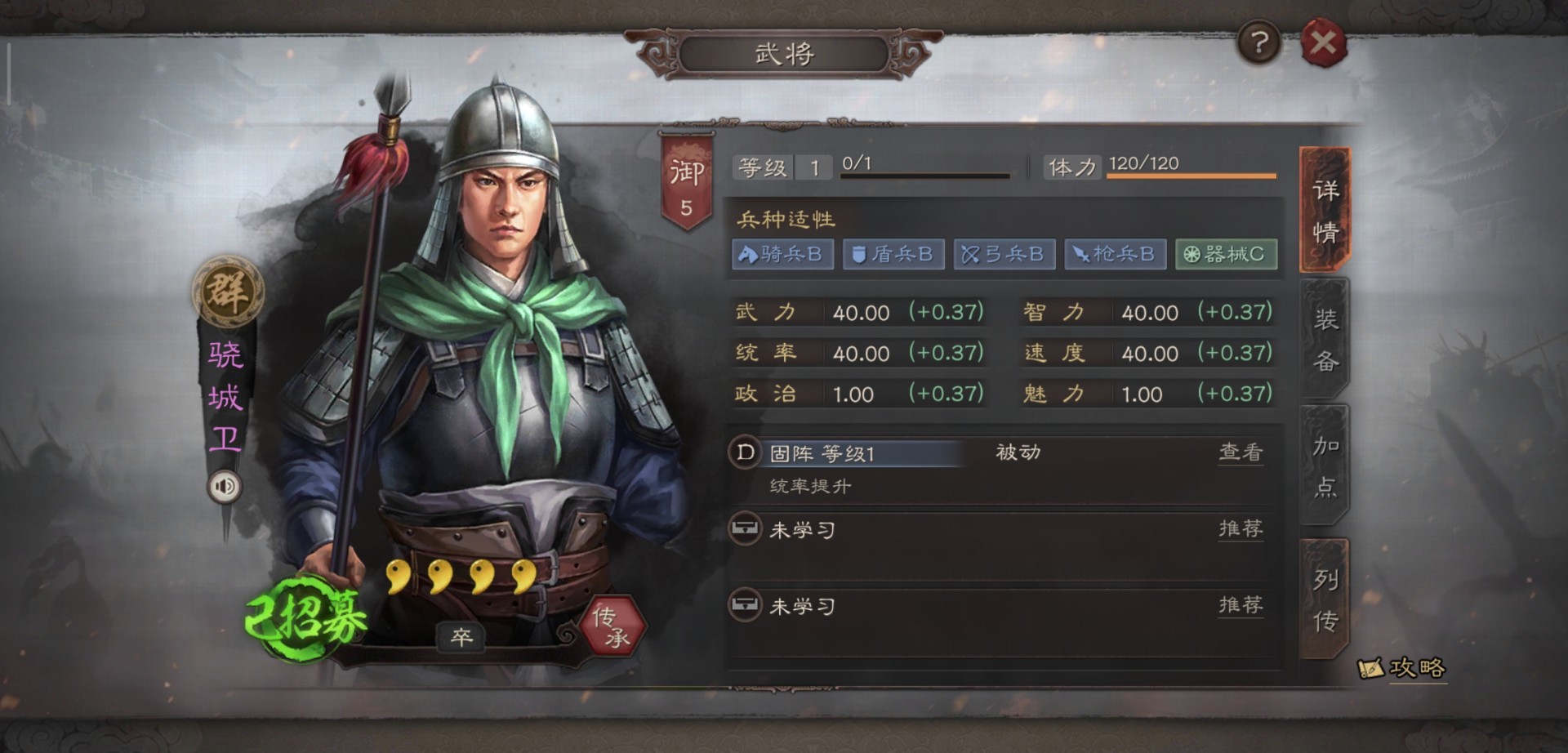Screen dimensions: 1568x753
Task: Open the 列传 biography tab
Action: click(1325, 599)
